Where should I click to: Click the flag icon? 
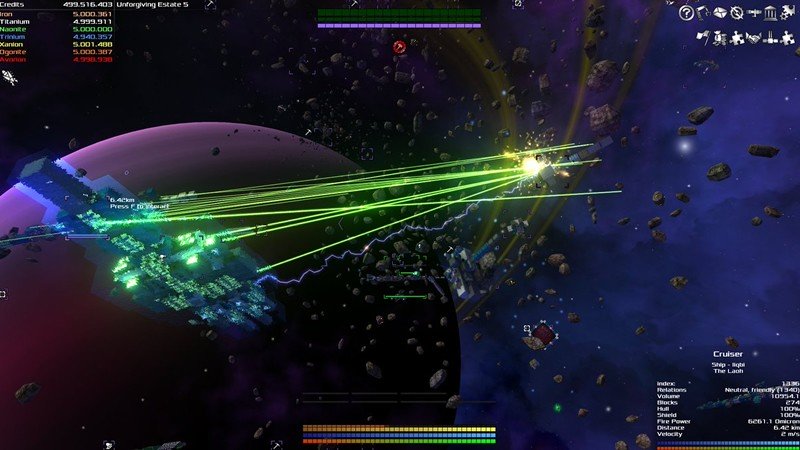(703, 38)
